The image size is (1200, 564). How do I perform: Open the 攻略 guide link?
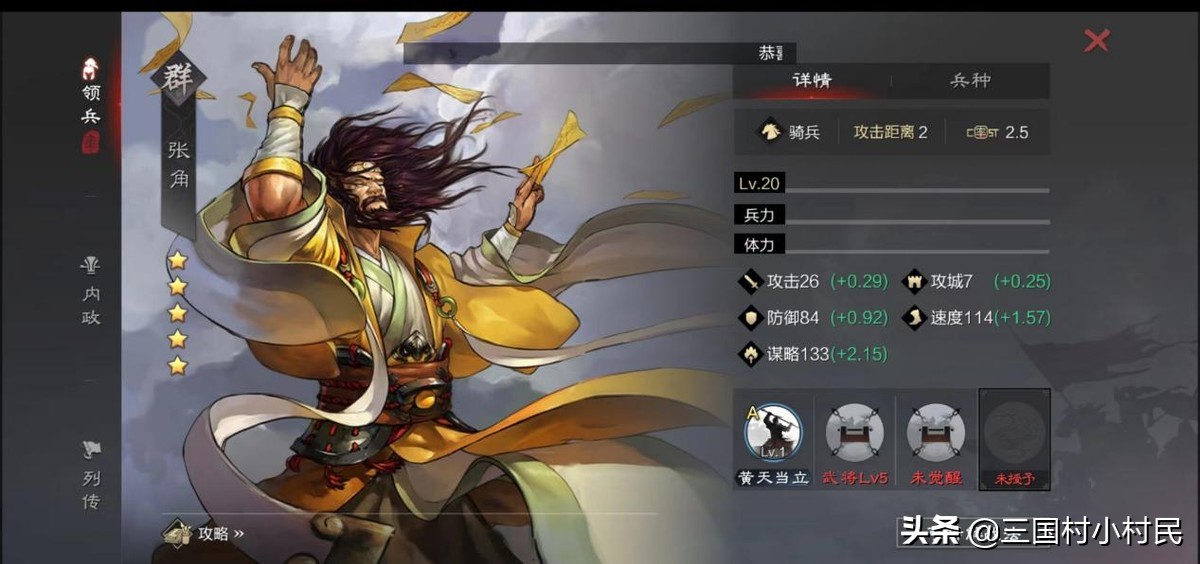pos(205,533)
